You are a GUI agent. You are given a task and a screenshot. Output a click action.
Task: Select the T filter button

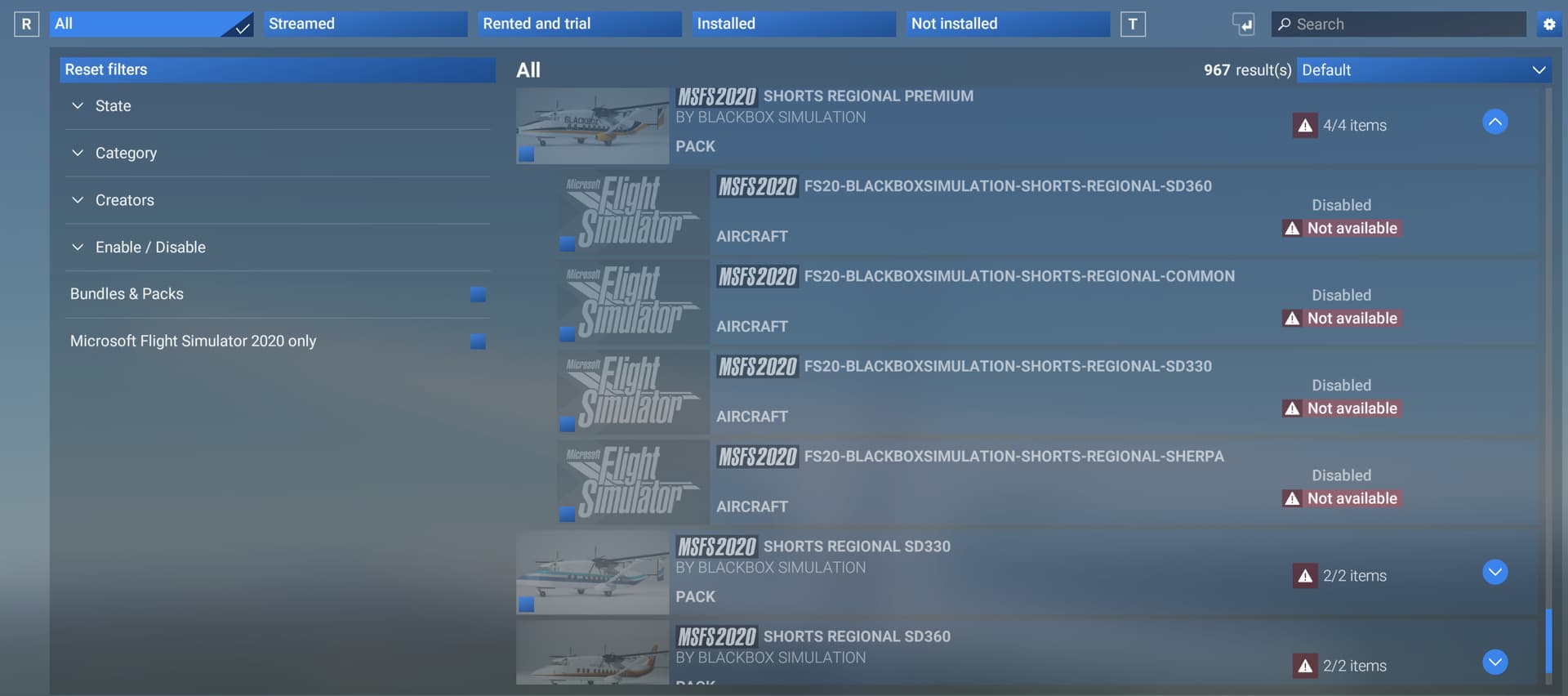(x=1133, y=24)
